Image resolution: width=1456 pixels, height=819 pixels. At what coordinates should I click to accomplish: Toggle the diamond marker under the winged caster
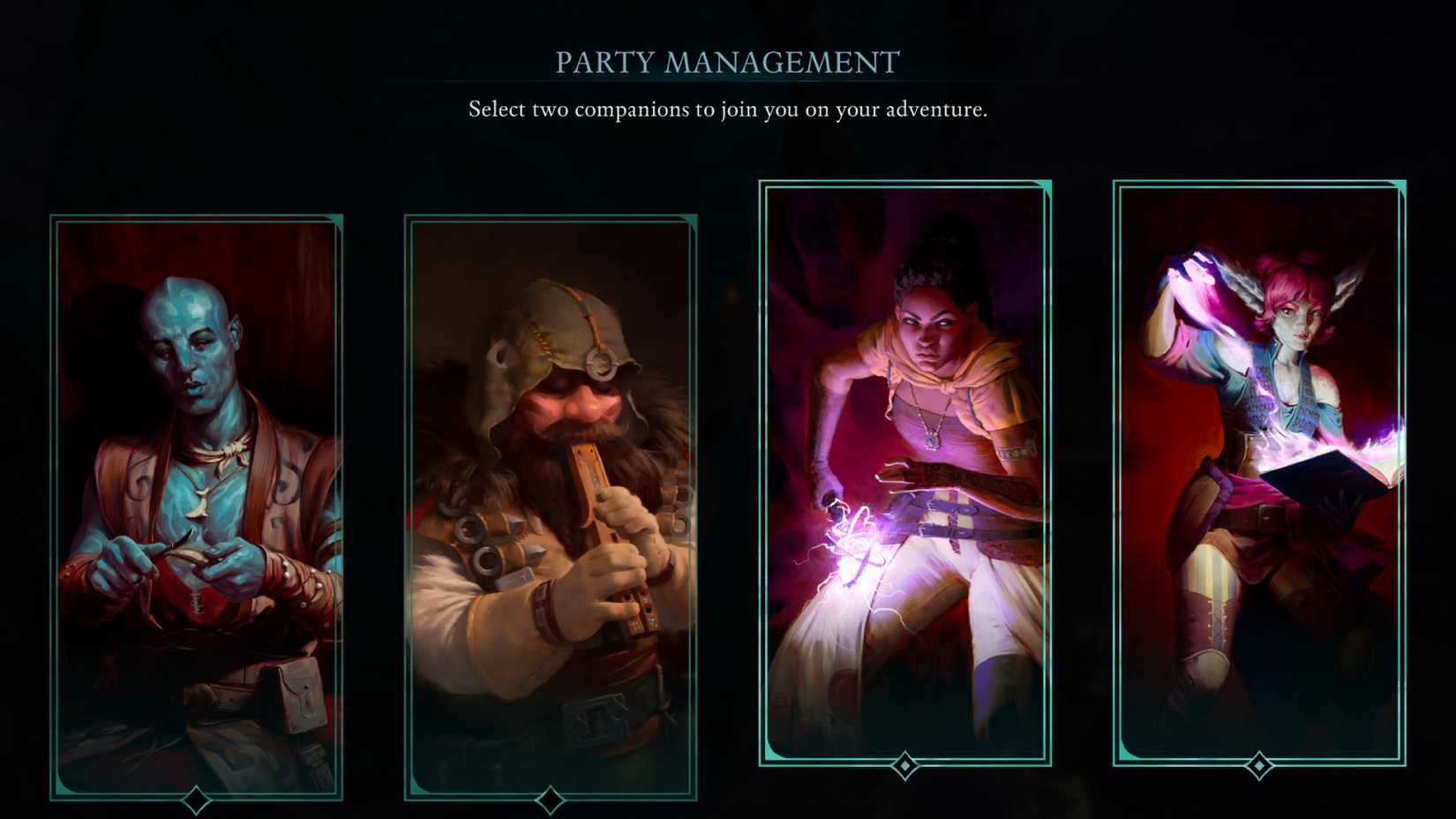click(x=1257, y=764)
